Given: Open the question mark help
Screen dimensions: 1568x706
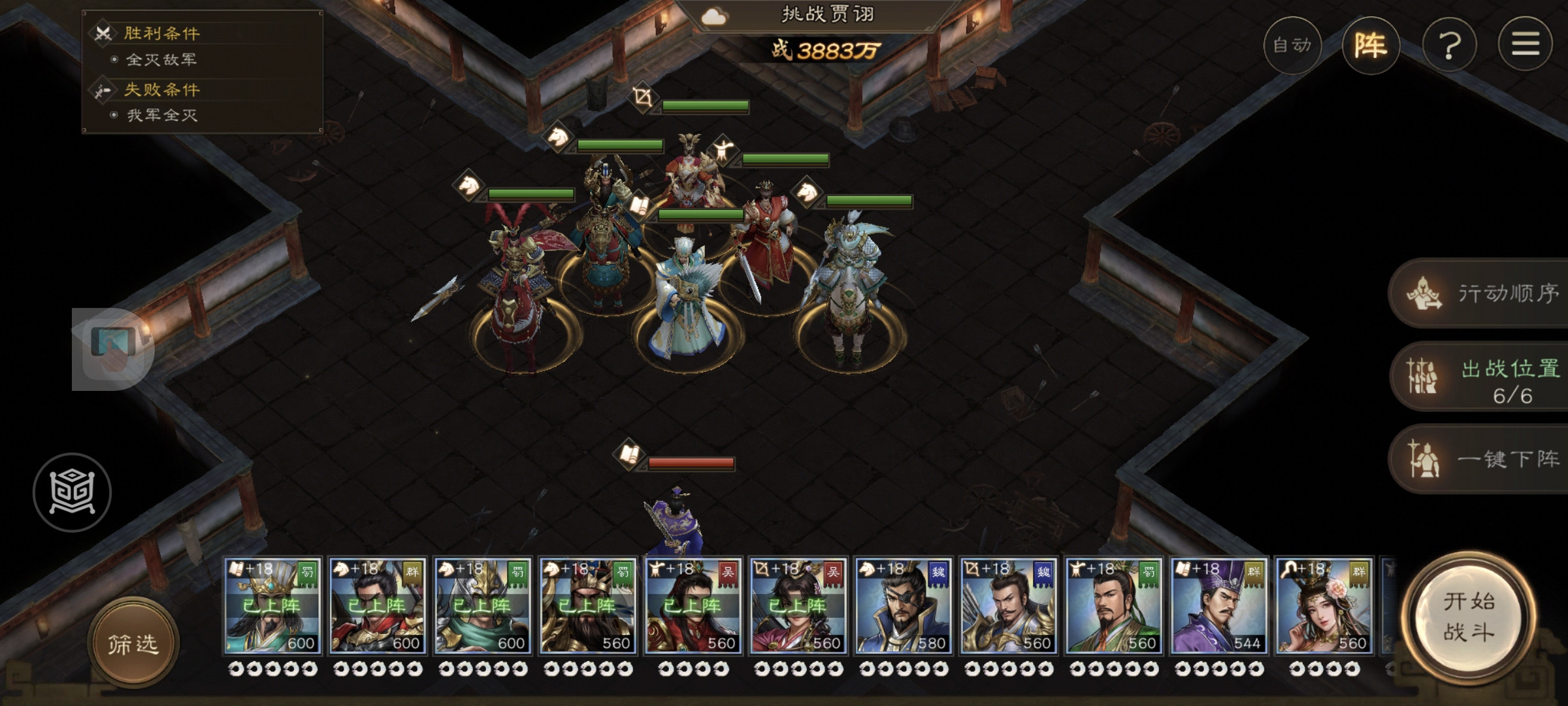Looking at the screenshot, I should [x=1449, y=45].
